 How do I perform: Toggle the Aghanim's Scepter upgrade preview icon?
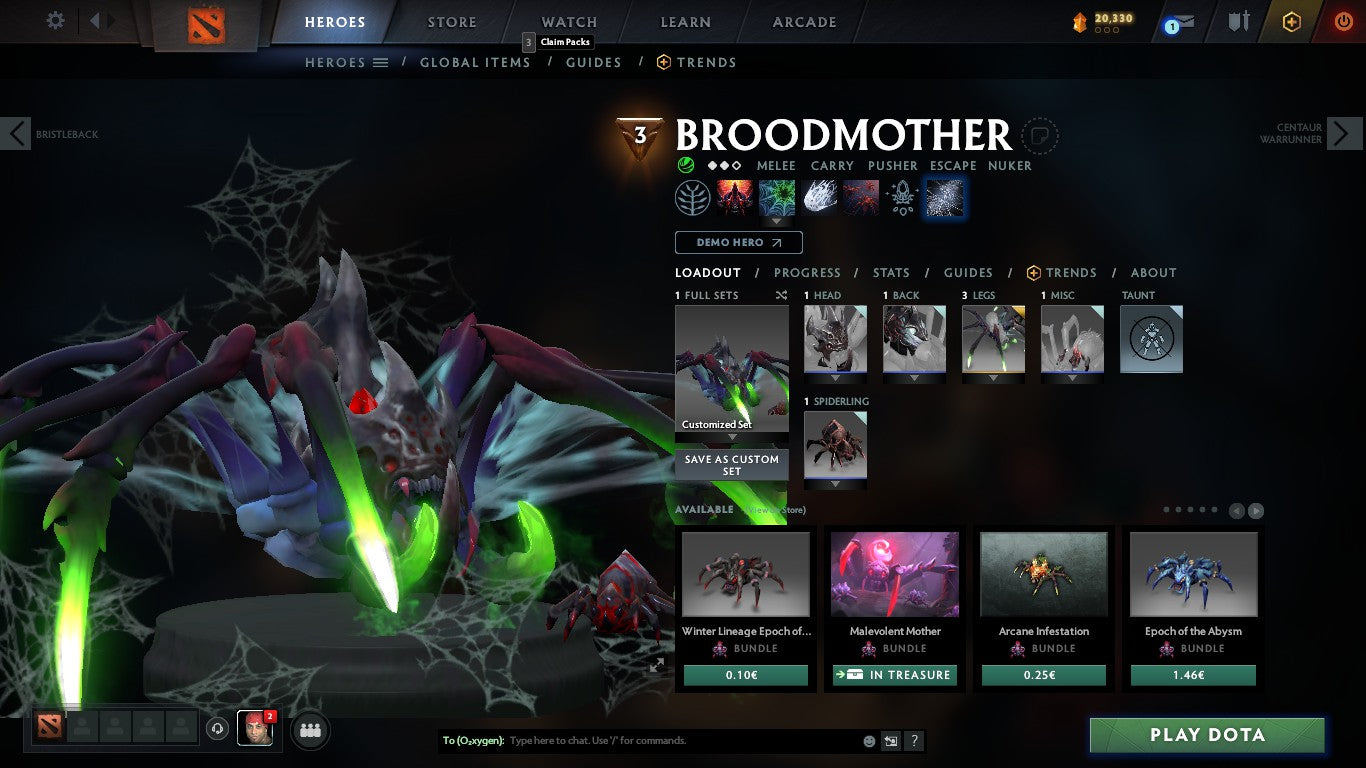point(901,197)
